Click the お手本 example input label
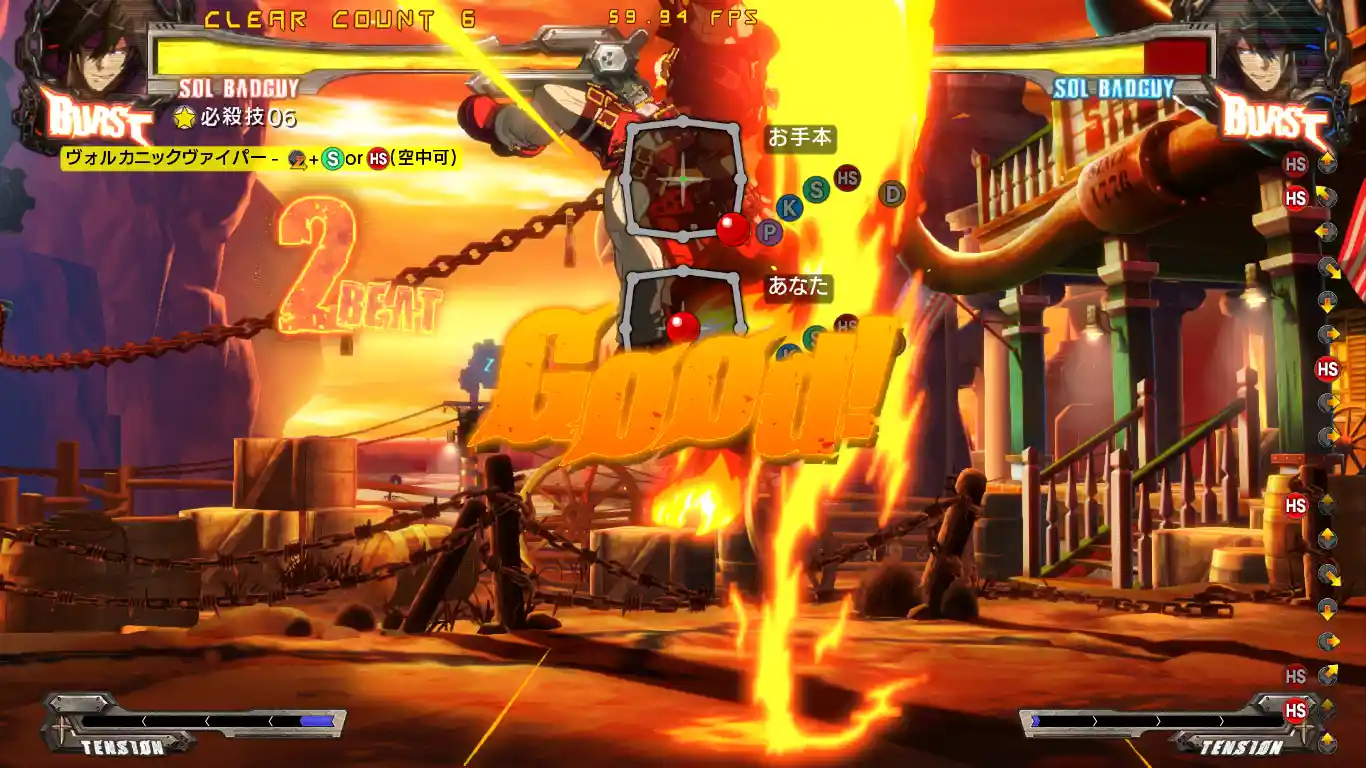The image size is (1366, 768). pyautogui.click(x=800, y=138)
